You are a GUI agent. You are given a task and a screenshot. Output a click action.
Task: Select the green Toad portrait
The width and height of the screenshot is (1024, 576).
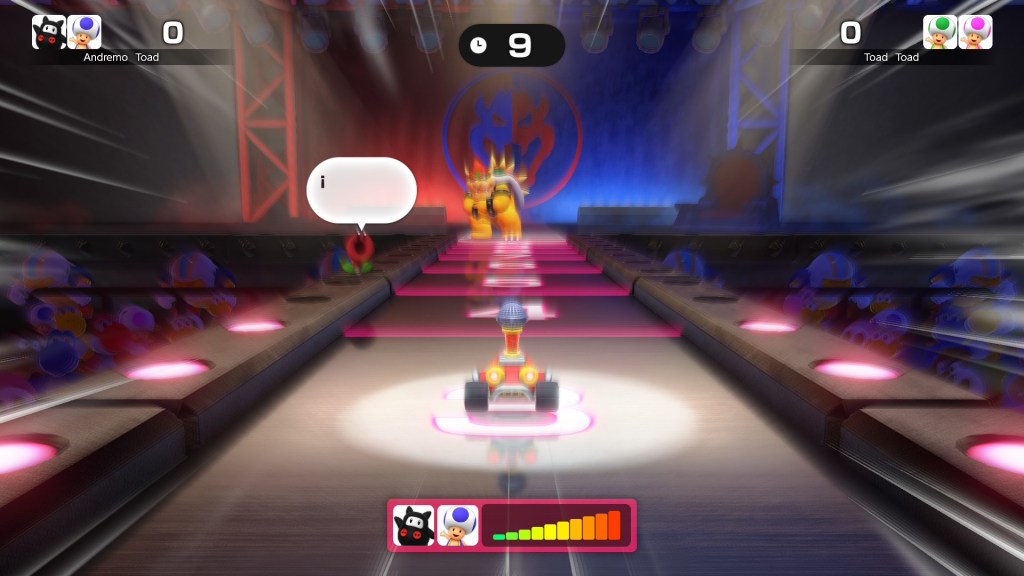(x=940, y=32)
